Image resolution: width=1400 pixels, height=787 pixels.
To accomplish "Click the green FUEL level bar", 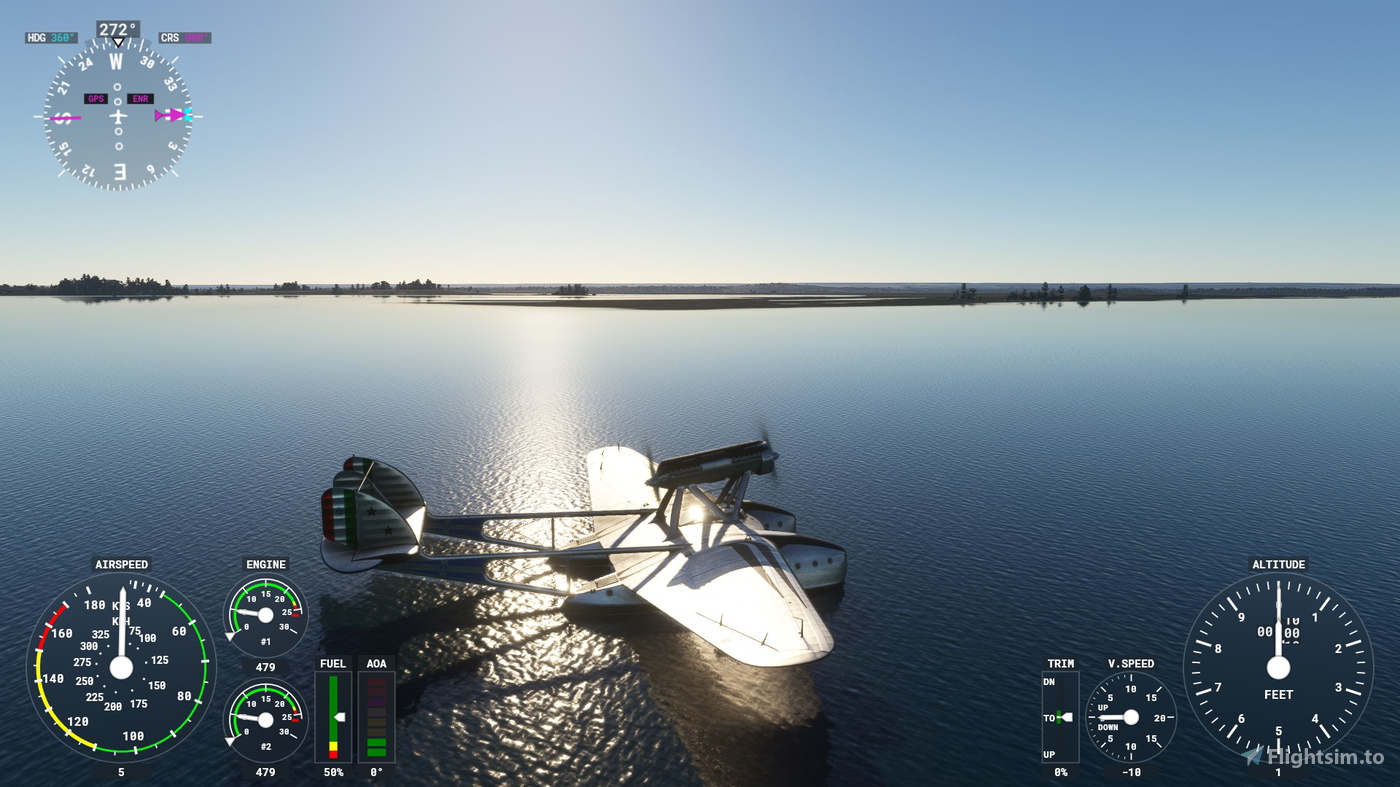I will 334,700.
